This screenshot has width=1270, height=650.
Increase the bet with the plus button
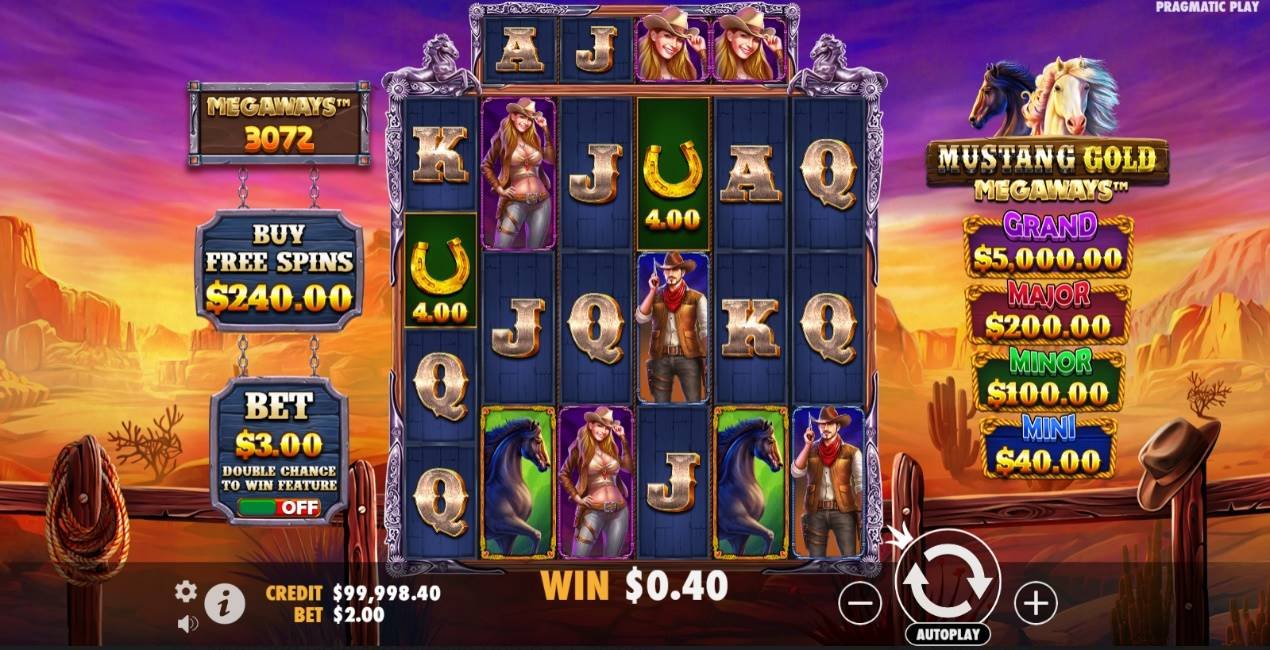pyautogui.click(x=1035, y=603)
